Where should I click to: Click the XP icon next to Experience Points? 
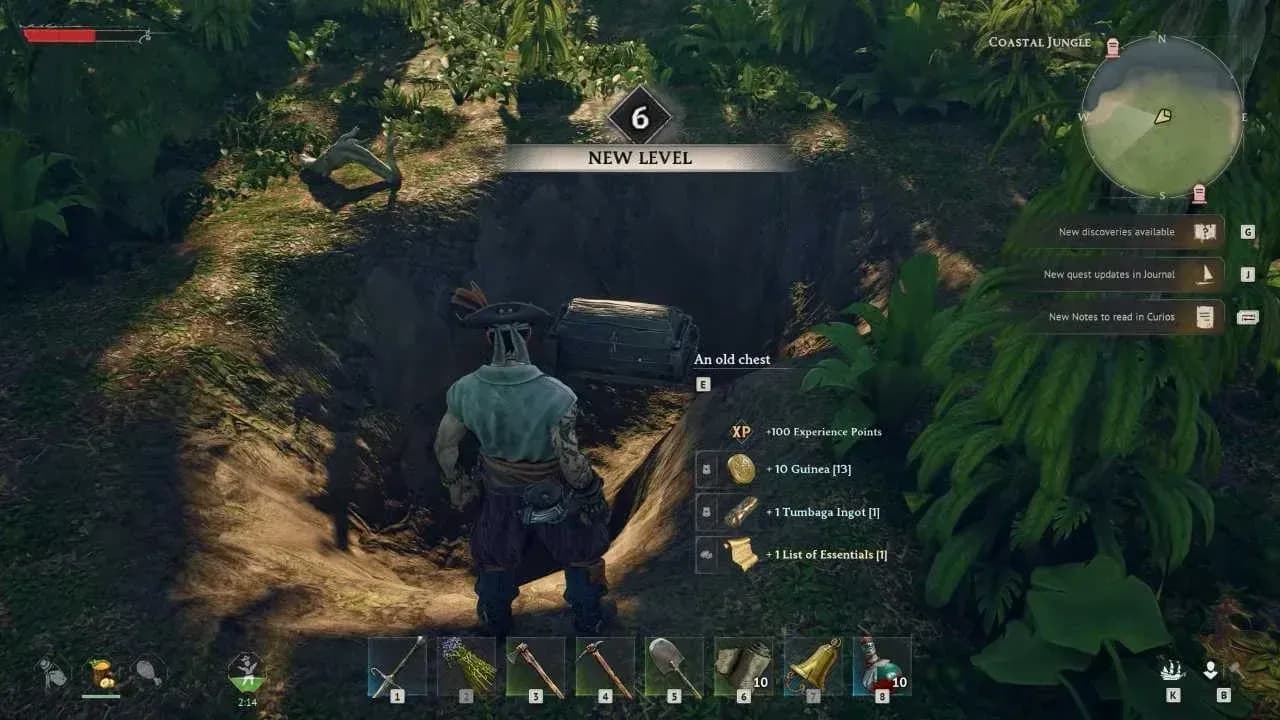click(x=740, y=431)
